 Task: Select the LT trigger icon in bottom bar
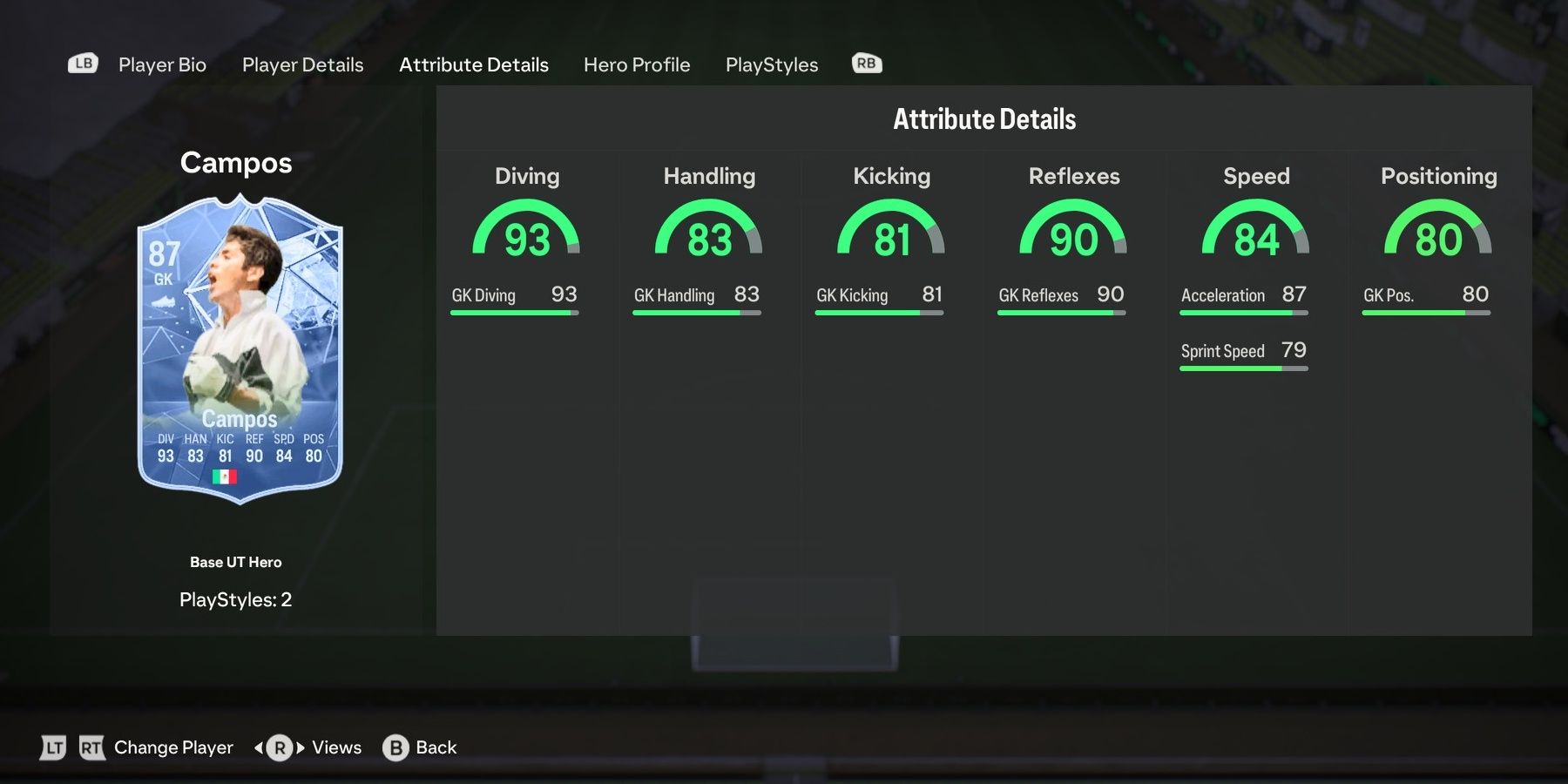[x=52, y=747]
